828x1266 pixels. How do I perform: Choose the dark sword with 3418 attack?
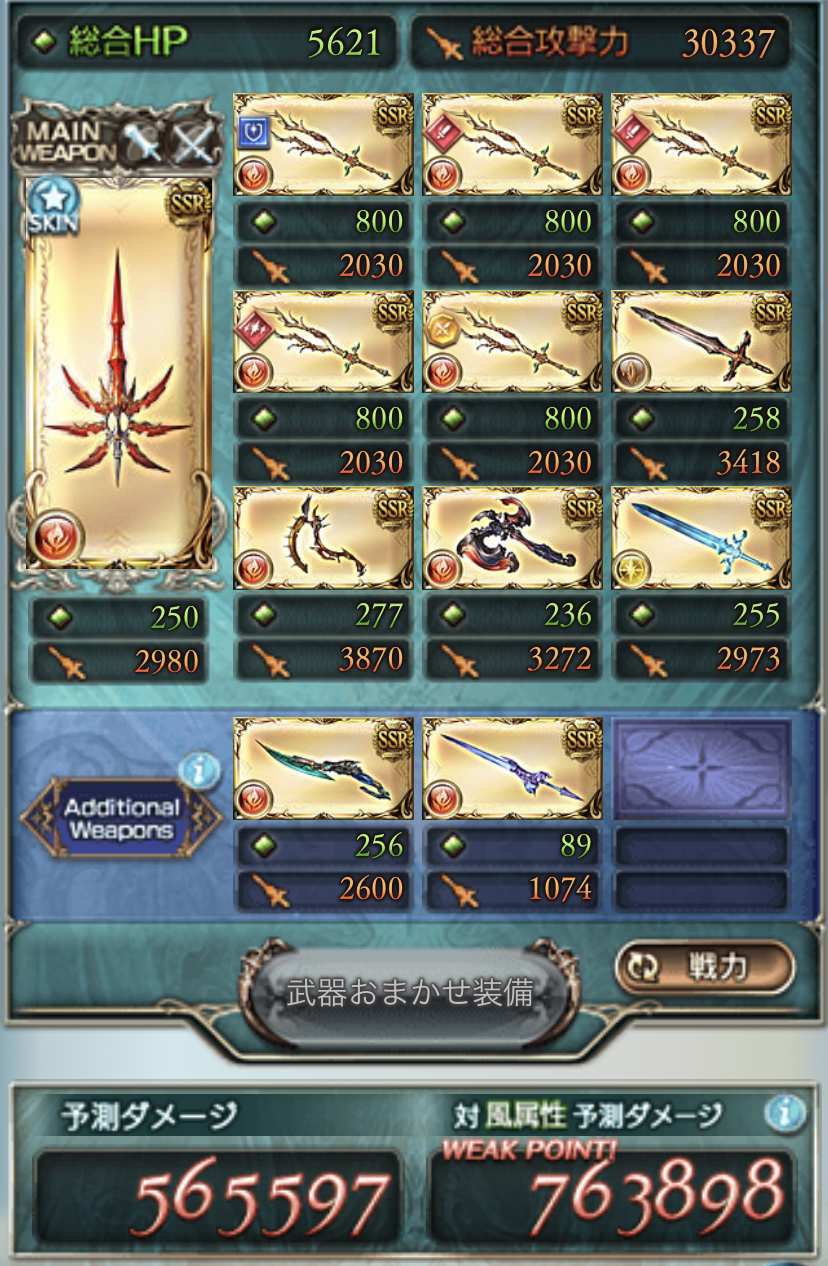(x=701, y=341)
